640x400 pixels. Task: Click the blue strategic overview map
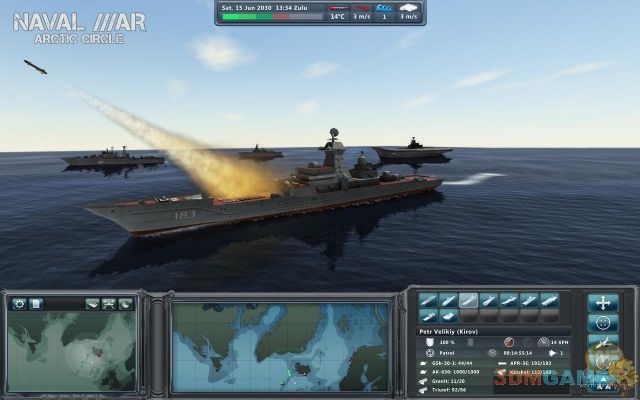tap(280, 347)
